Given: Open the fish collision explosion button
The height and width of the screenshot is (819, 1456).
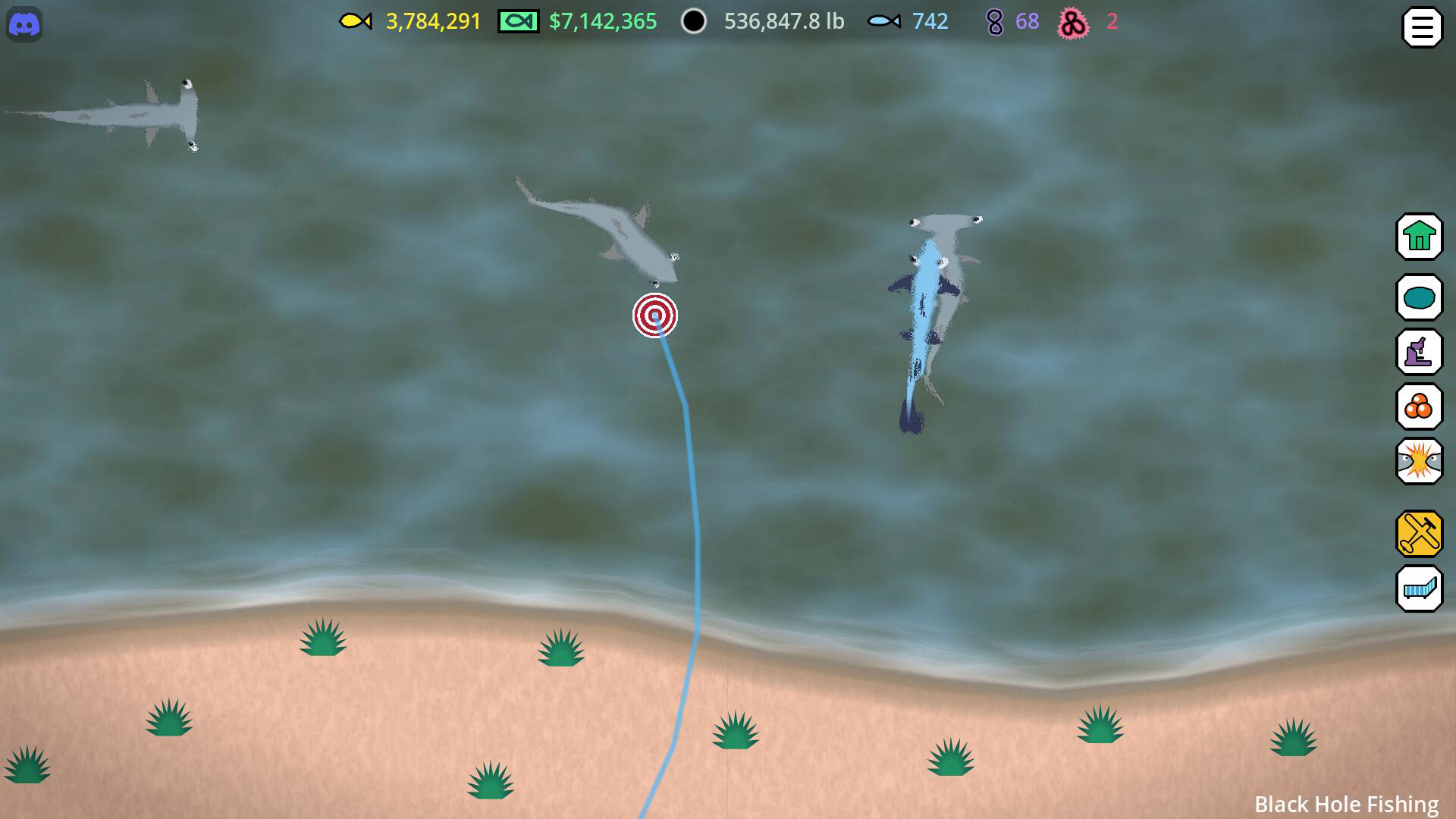Looking at the screenshot, I should [x=1419, y=462].
